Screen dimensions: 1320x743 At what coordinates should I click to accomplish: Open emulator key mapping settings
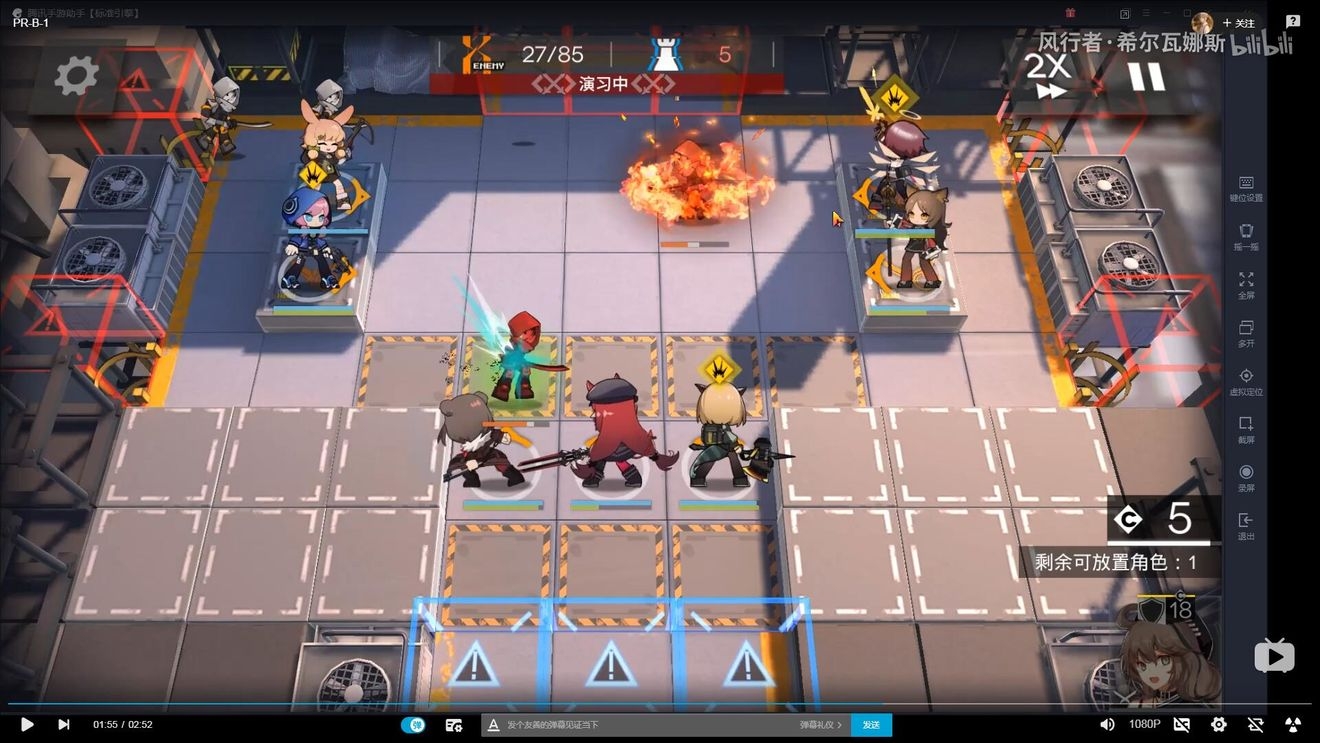1246,188
